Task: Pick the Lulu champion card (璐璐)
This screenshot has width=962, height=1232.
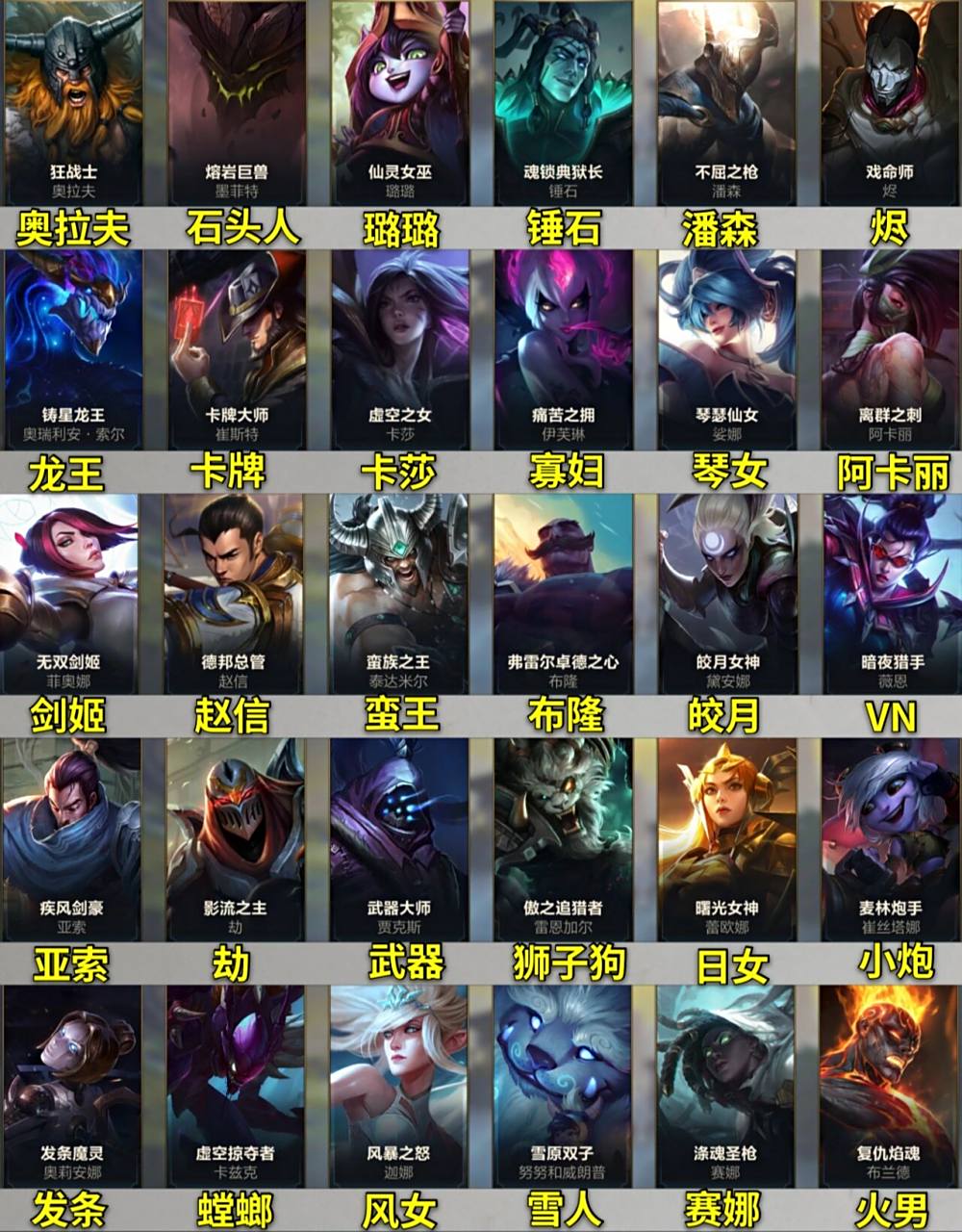Action: pyautogui.click(x=400, y=101)
